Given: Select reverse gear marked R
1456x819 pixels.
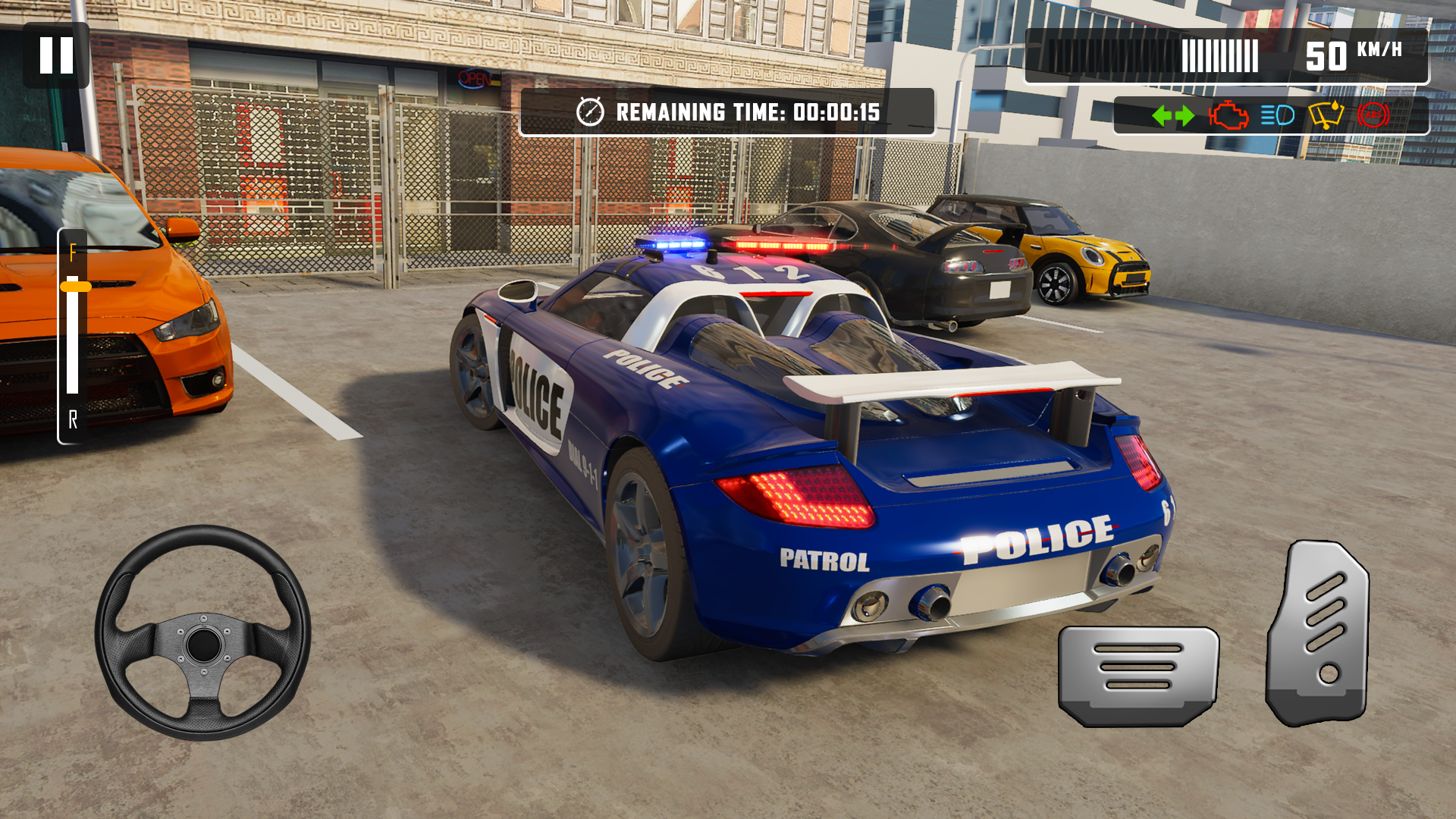Looking at the screenshot, I should (x=73, y=419).
